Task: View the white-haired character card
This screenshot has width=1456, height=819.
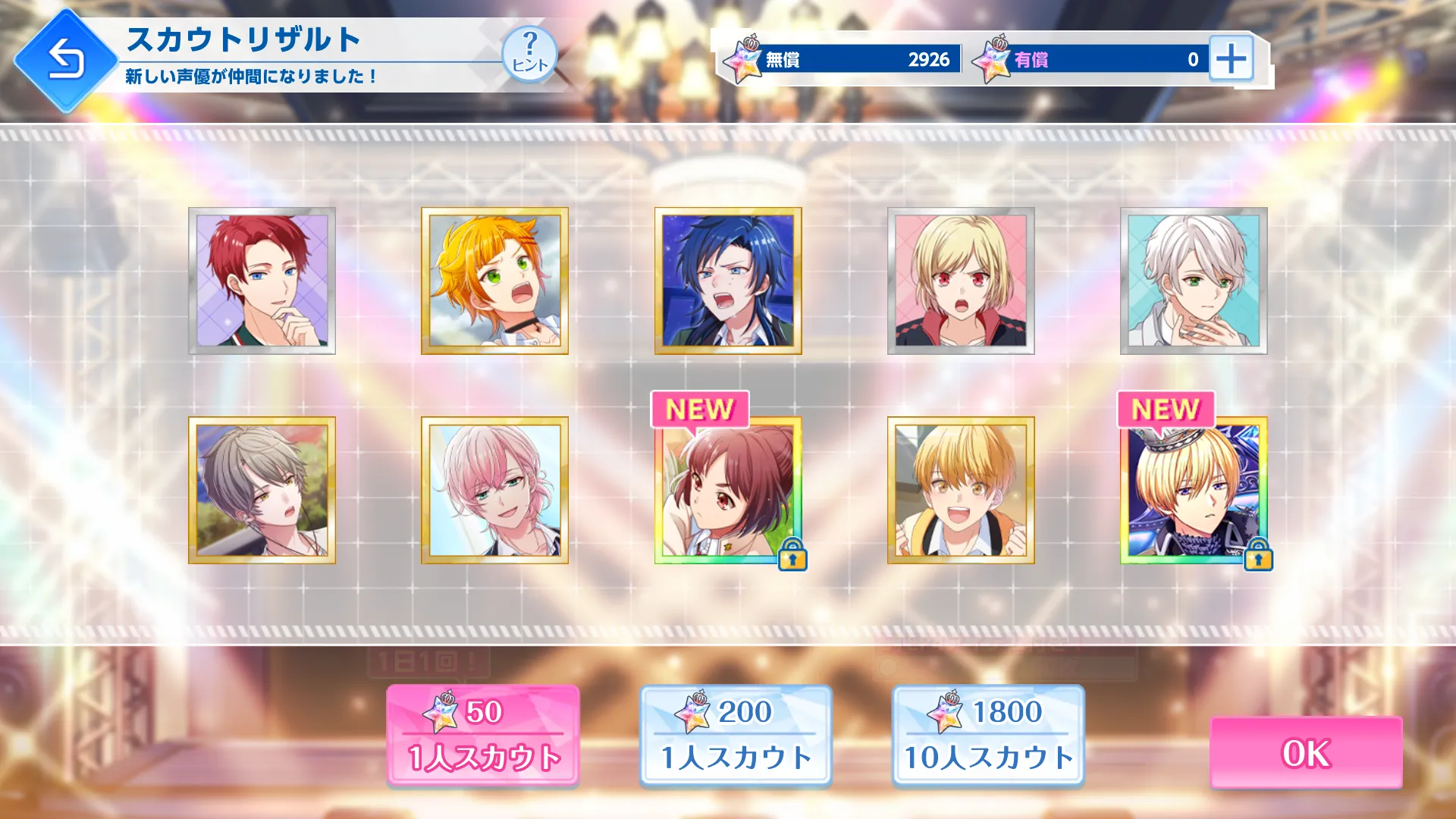Action: pos(1194,281)
